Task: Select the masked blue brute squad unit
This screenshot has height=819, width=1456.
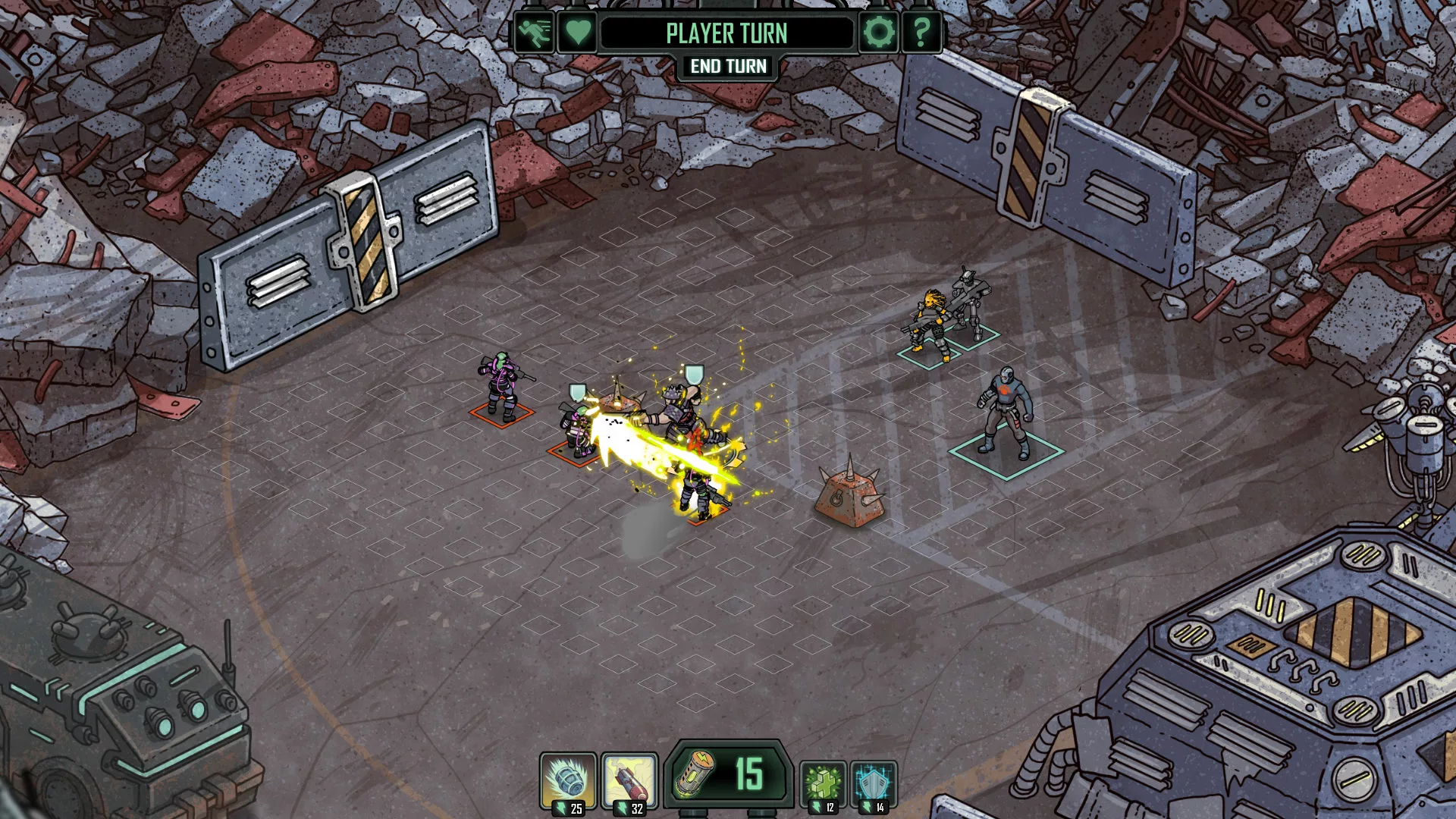Action: pos(1006,412)
